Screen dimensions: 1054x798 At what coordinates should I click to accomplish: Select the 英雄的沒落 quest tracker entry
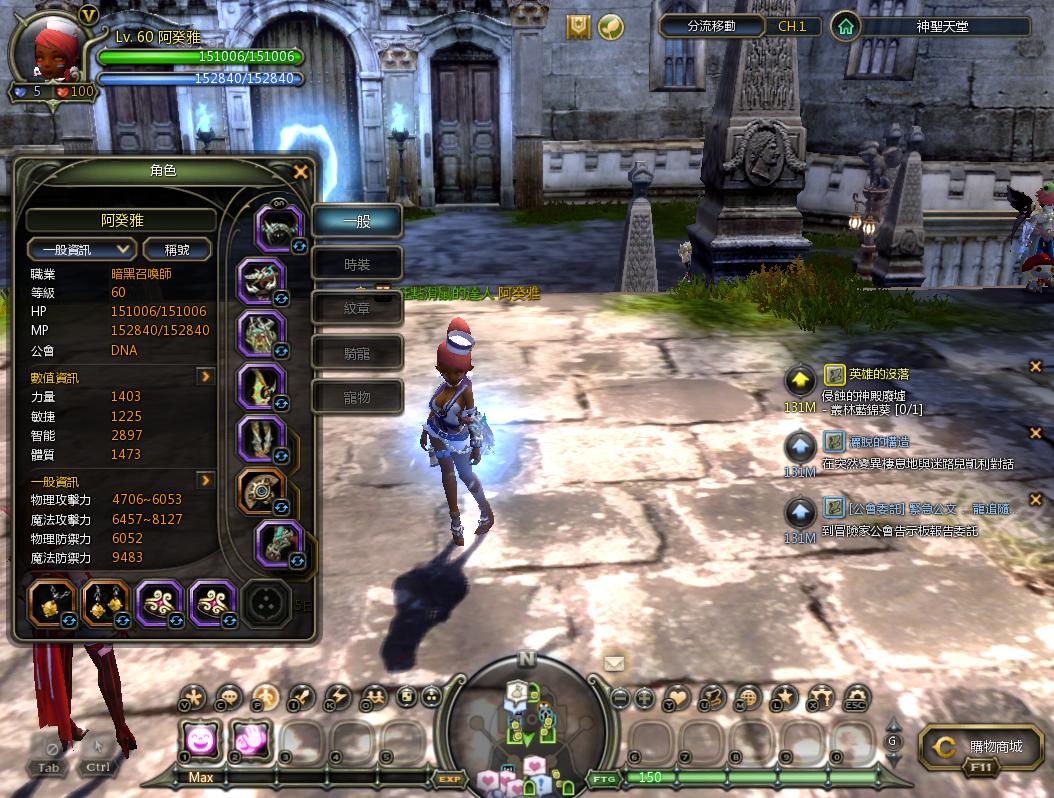(878, 374)
